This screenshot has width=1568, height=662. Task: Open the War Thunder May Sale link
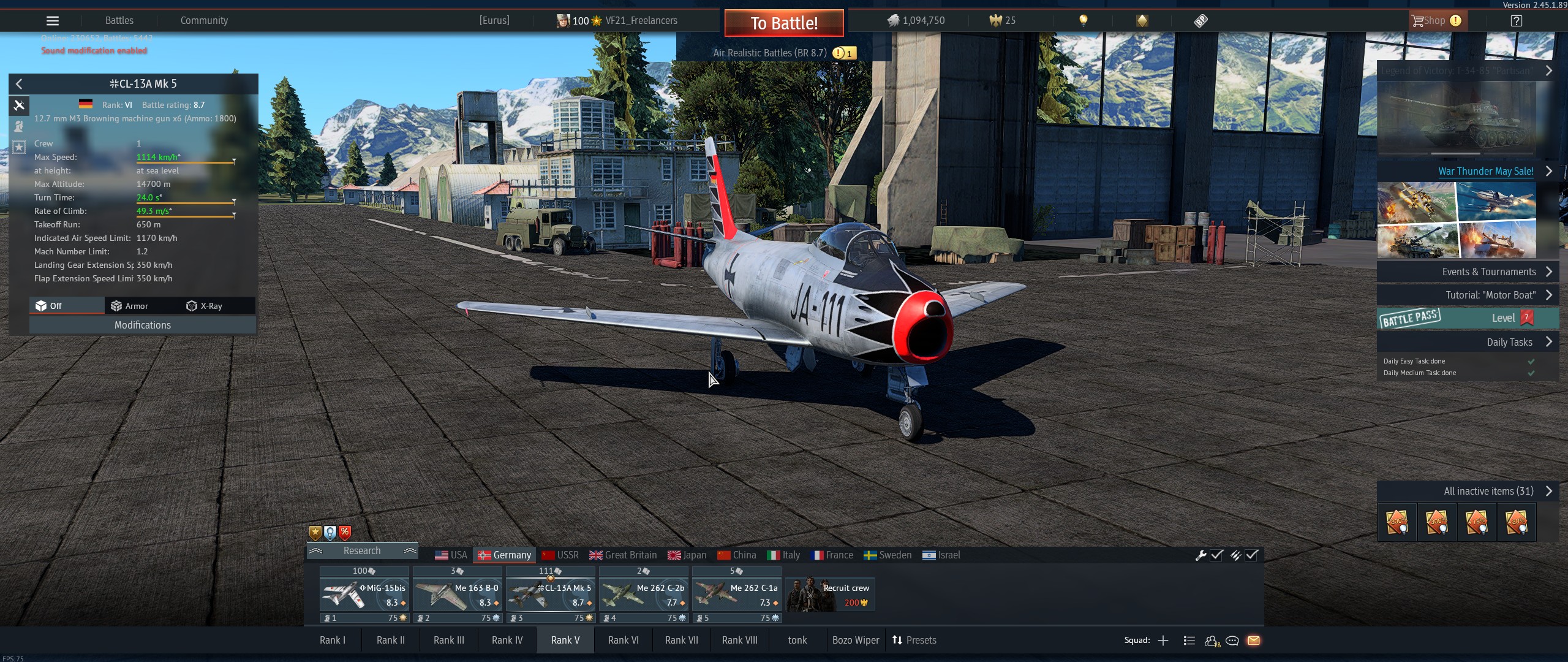[1485, 172]
